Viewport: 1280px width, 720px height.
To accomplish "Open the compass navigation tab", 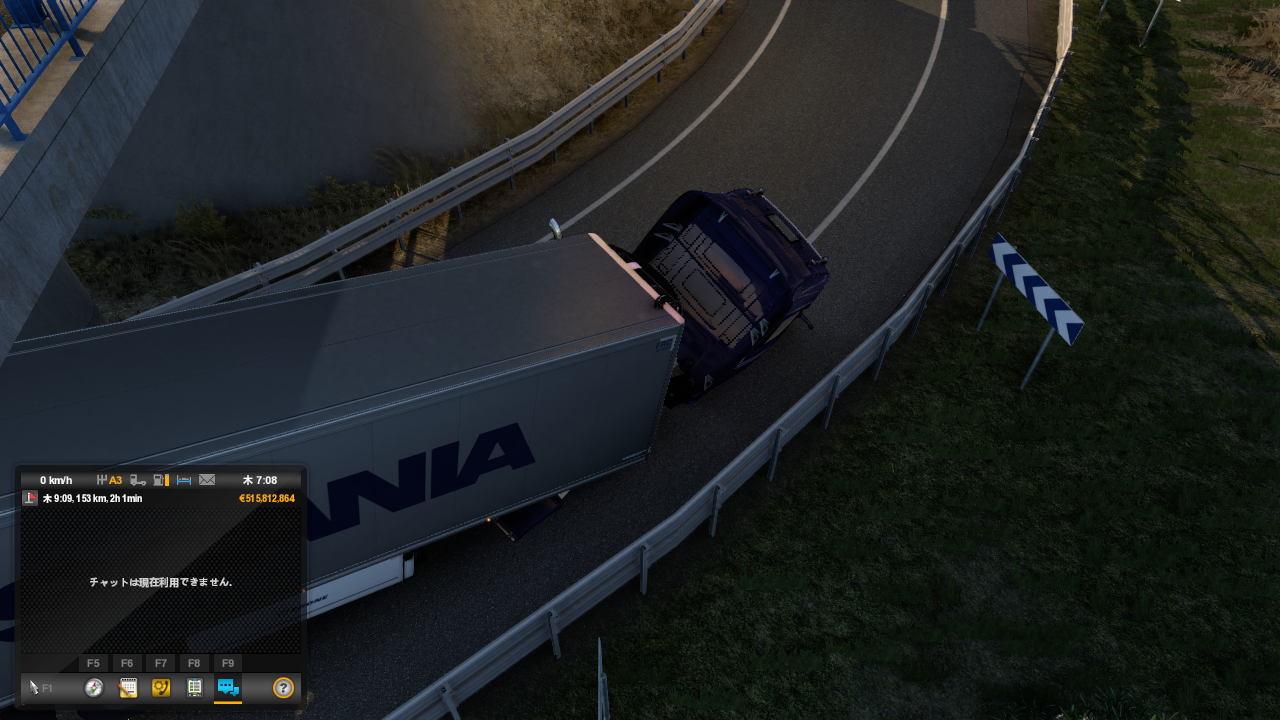I will pyautogui.click(x=94, y=687).
